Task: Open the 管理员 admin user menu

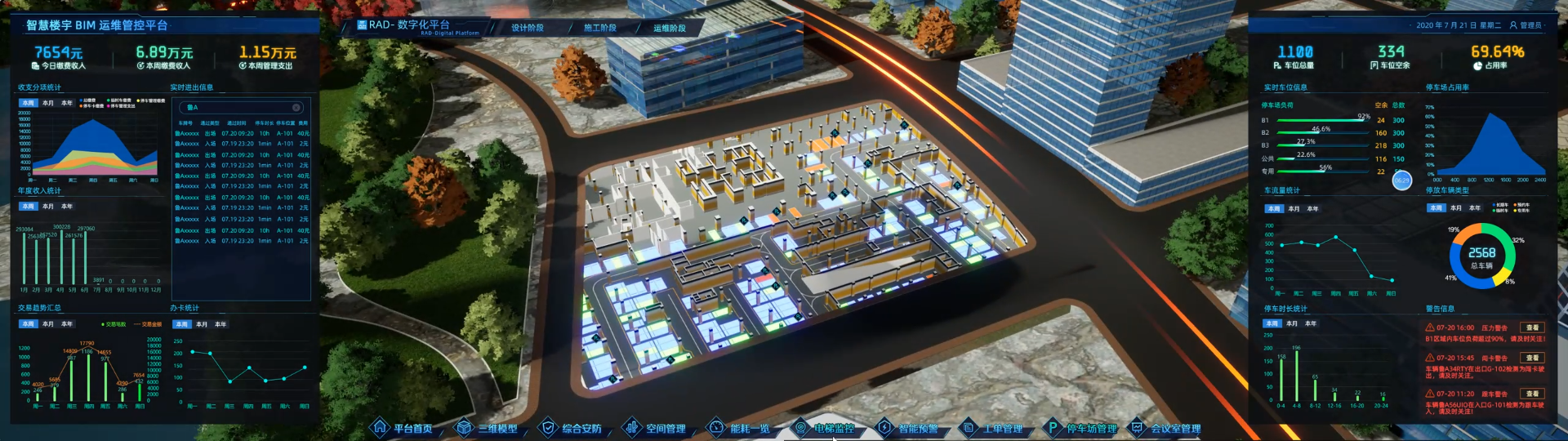Action: pos(1526,25)
